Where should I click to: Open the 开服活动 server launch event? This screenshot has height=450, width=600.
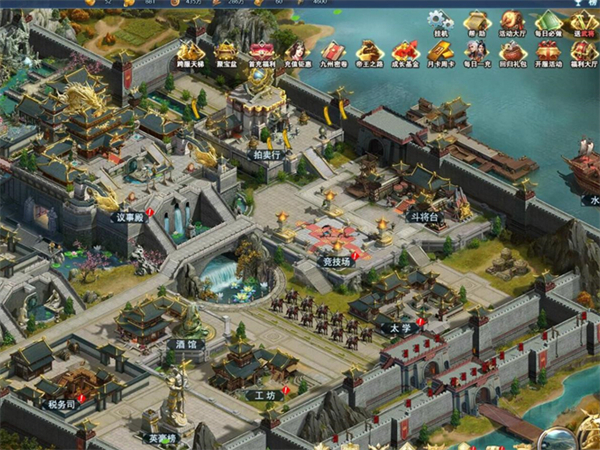(x=548, y=52)
